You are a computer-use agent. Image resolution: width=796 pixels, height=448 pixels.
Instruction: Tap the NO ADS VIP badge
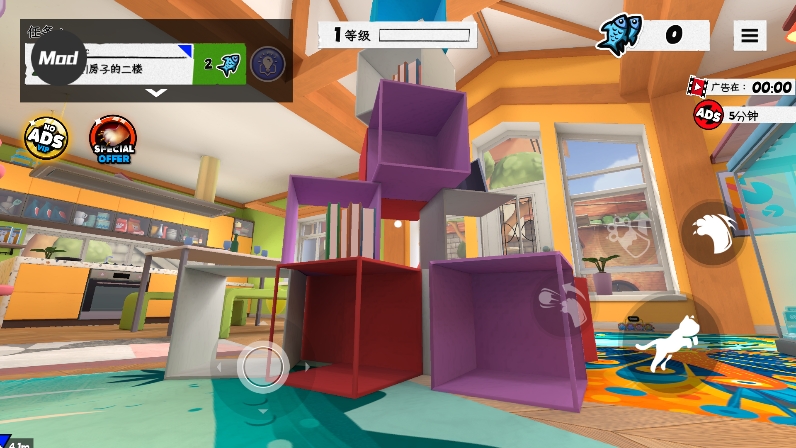pyautogui.click(x=45, y=139)
